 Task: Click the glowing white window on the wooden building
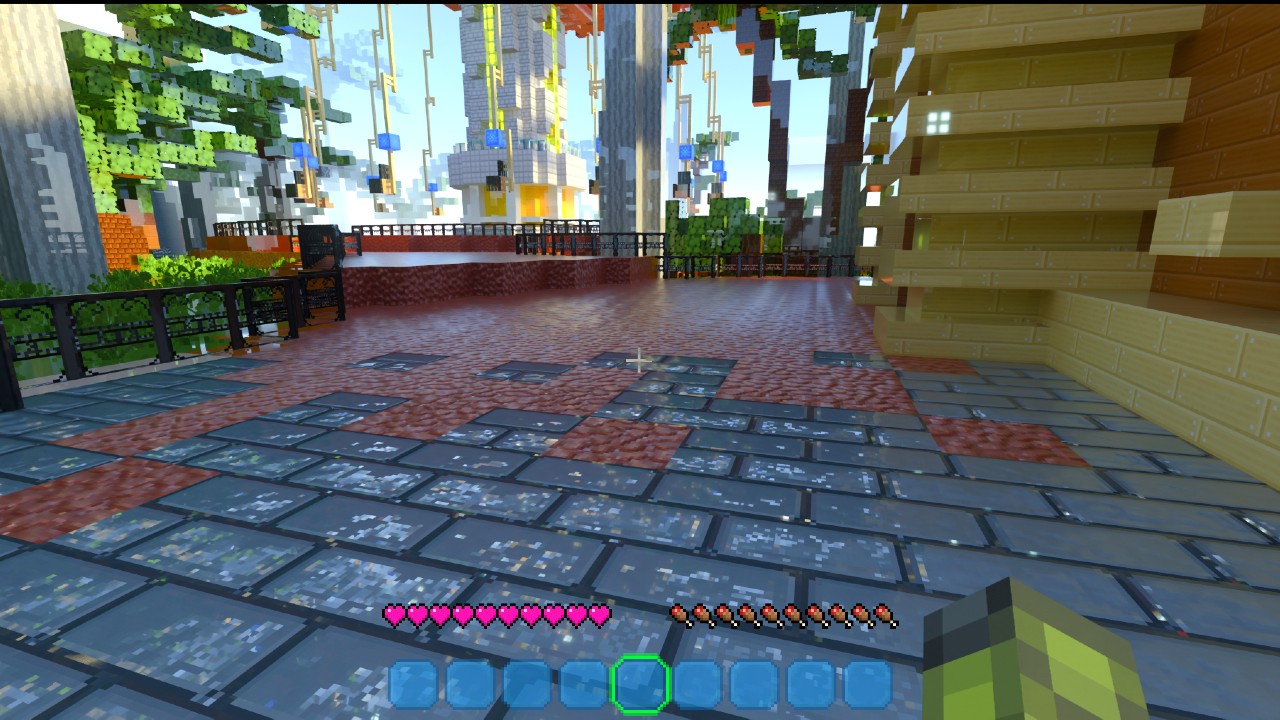[938, 122]
